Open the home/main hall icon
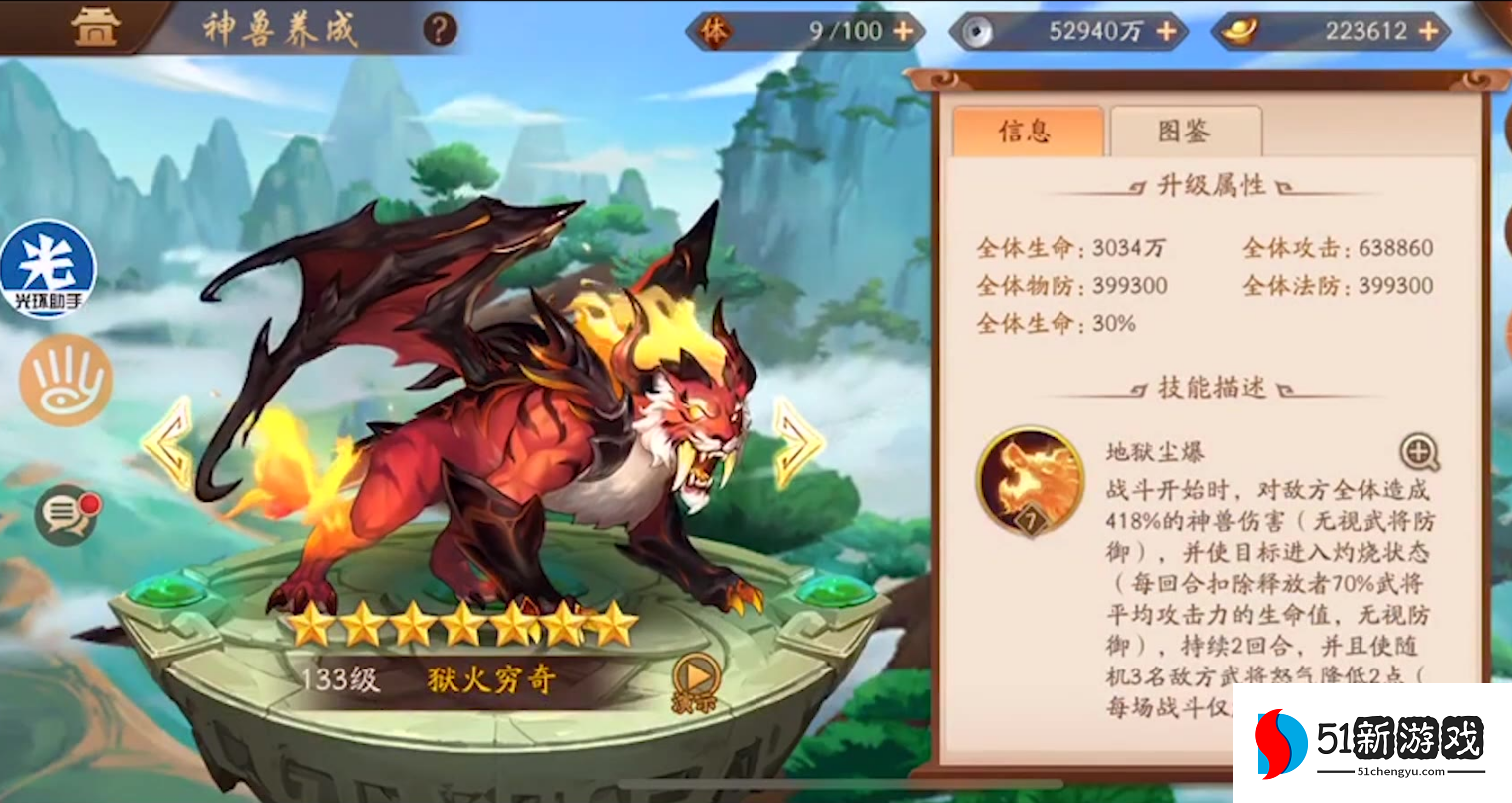1512x803 pixels. click(95, 26)
